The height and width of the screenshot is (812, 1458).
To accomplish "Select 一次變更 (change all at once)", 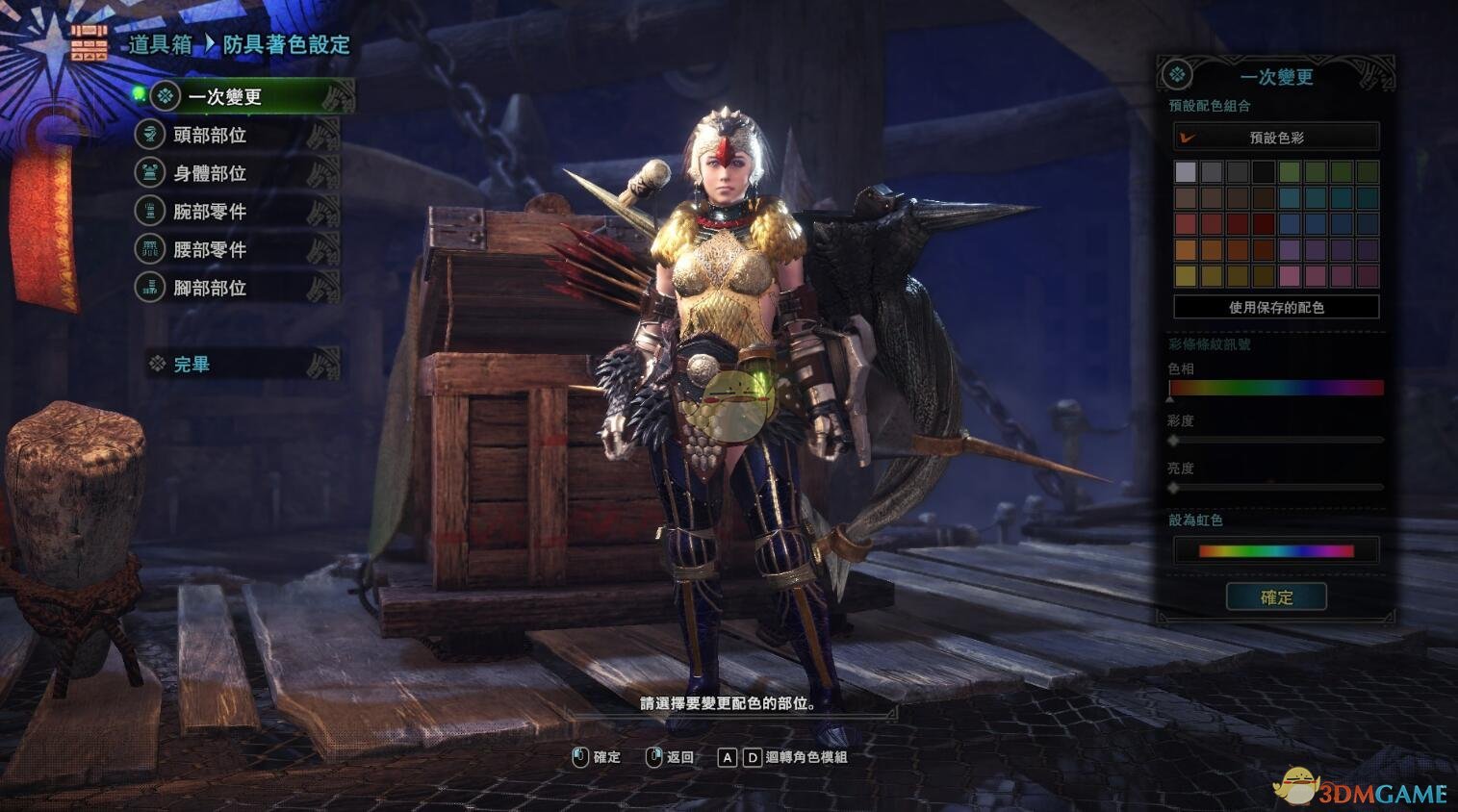I will pos(224,97).
